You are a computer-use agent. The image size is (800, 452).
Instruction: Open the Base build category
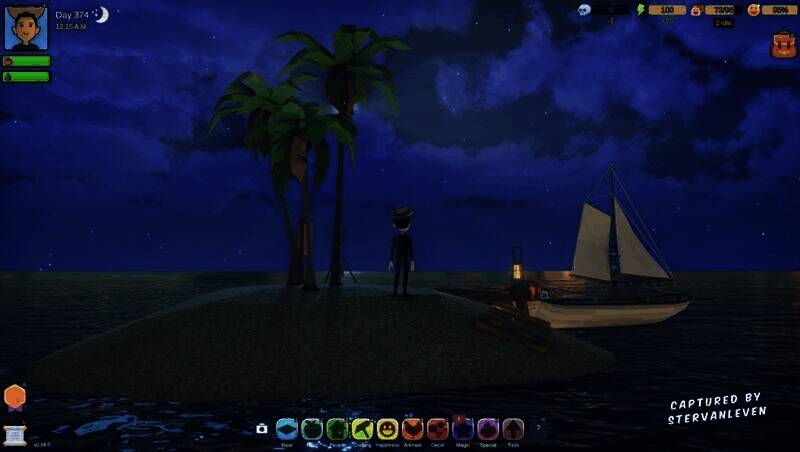pyautogui.click(x=287, y=429)
